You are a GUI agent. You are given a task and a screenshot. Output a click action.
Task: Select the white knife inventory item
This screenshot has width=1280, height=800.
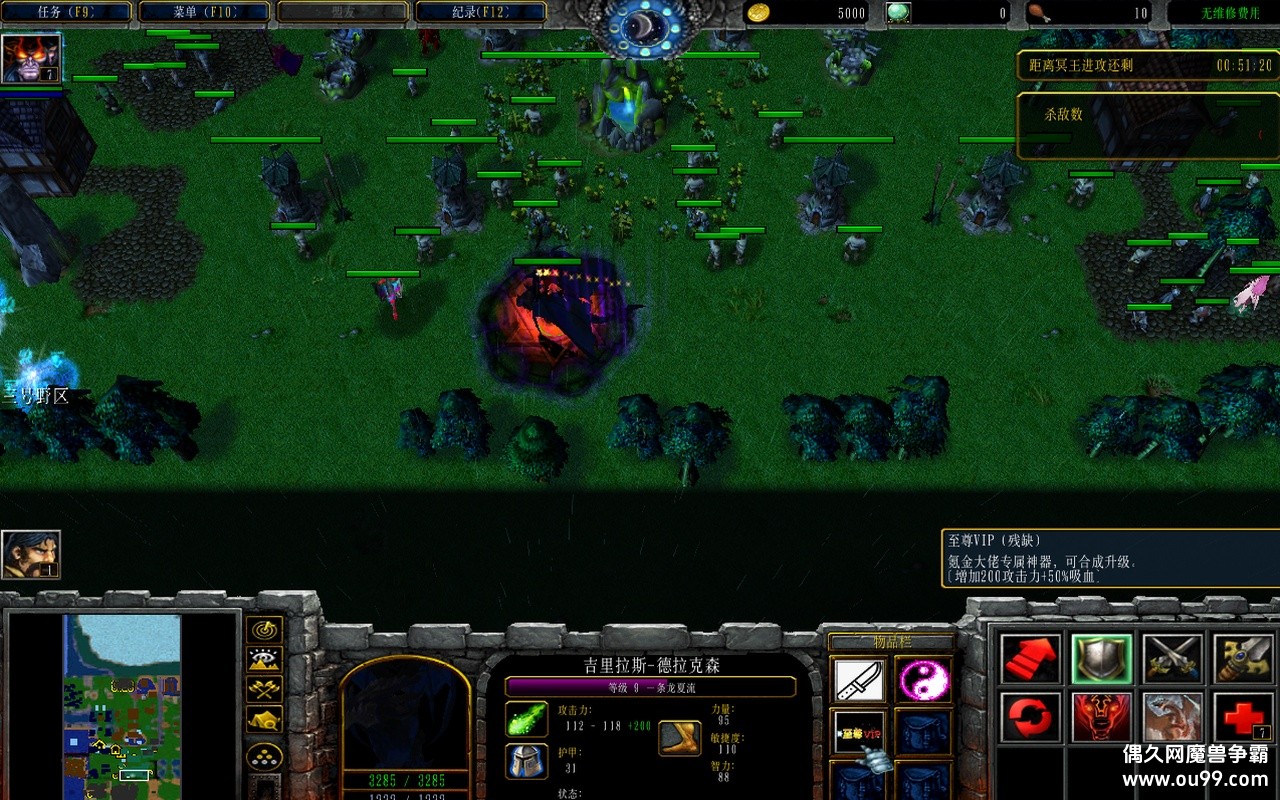(860, 680)
